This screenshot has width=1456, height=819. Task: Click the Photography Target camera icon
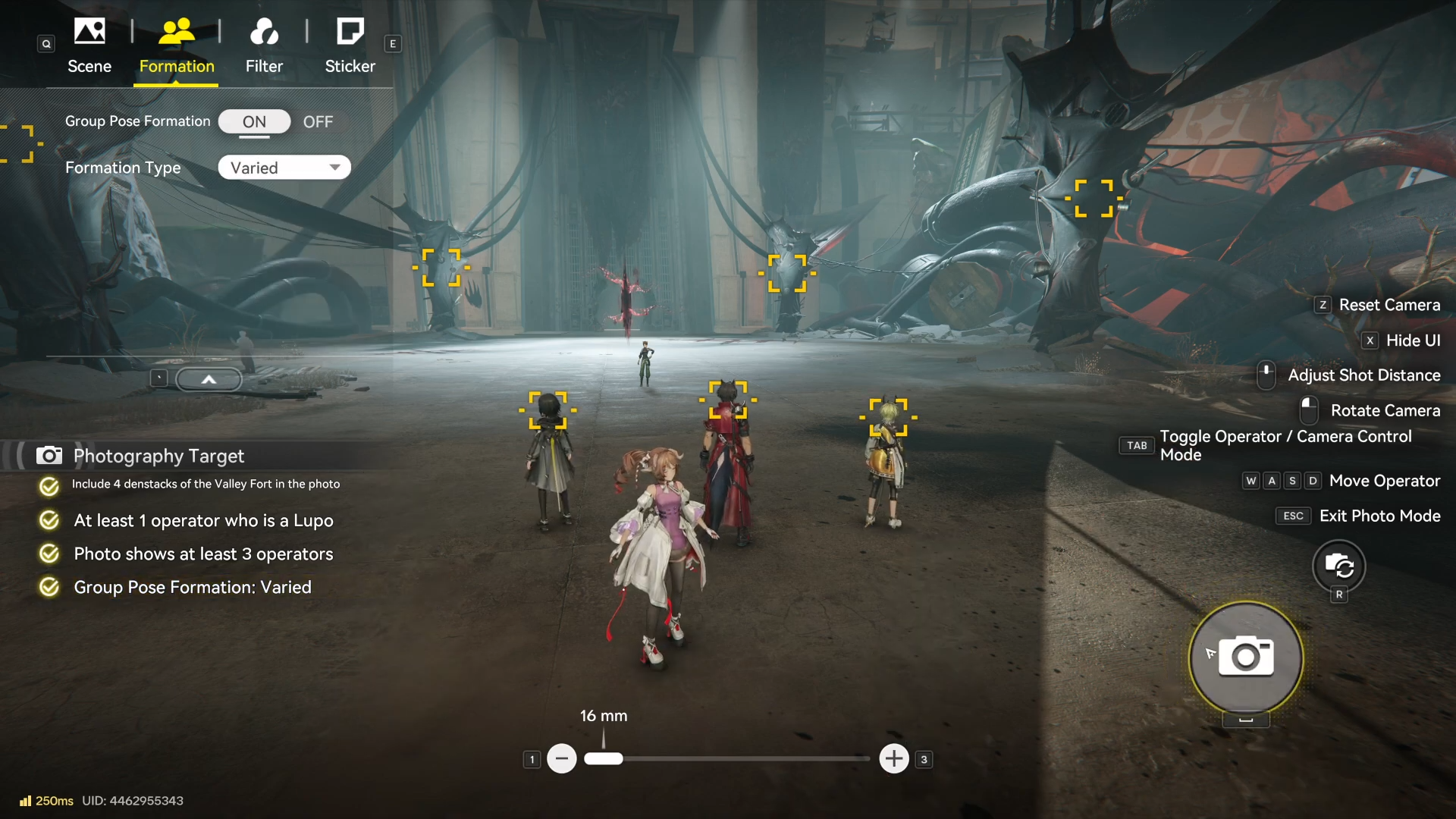(49, 456)
